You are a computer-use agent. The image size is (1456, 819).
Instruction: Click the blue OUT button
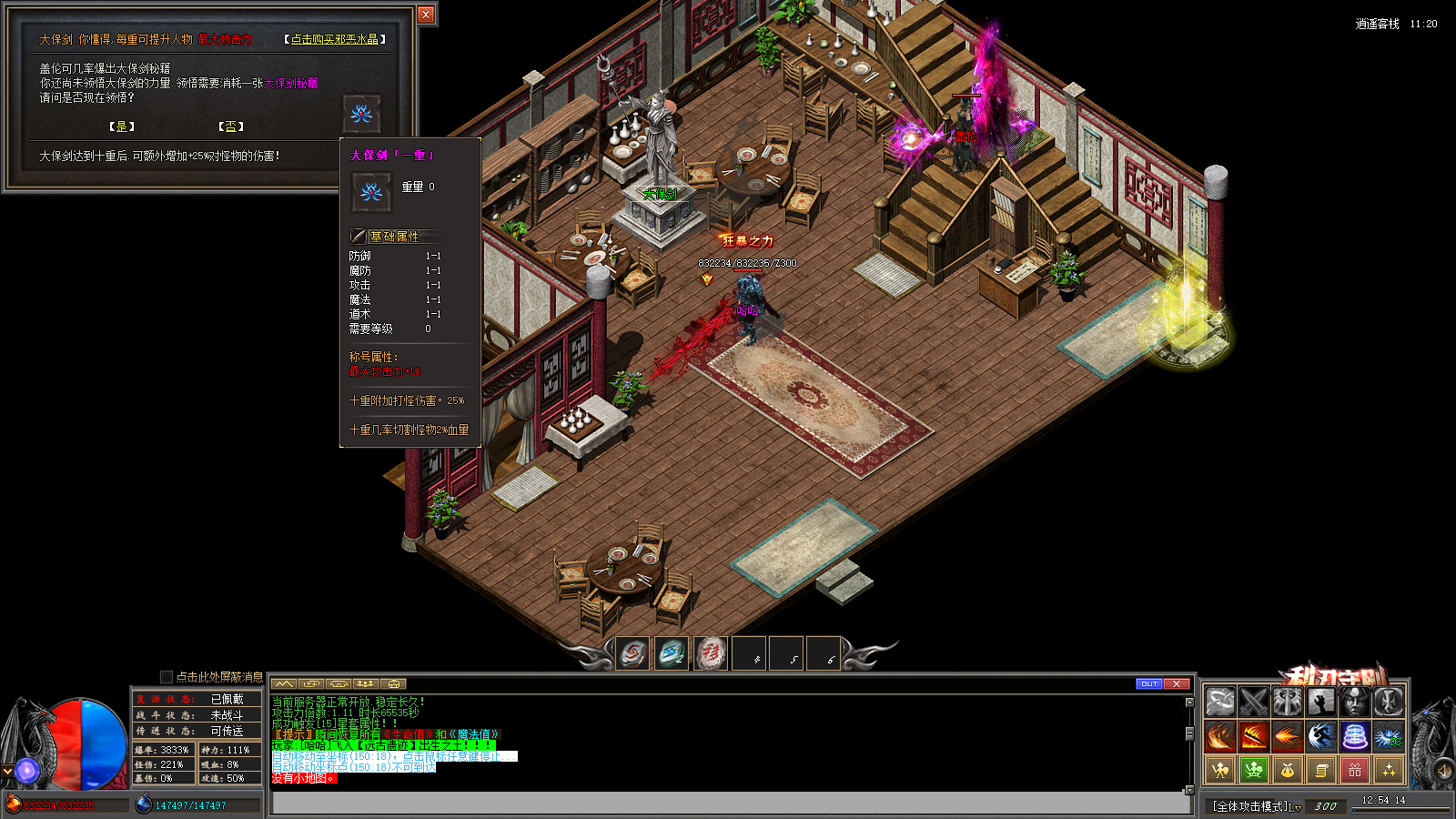[x=1149, y=683]
